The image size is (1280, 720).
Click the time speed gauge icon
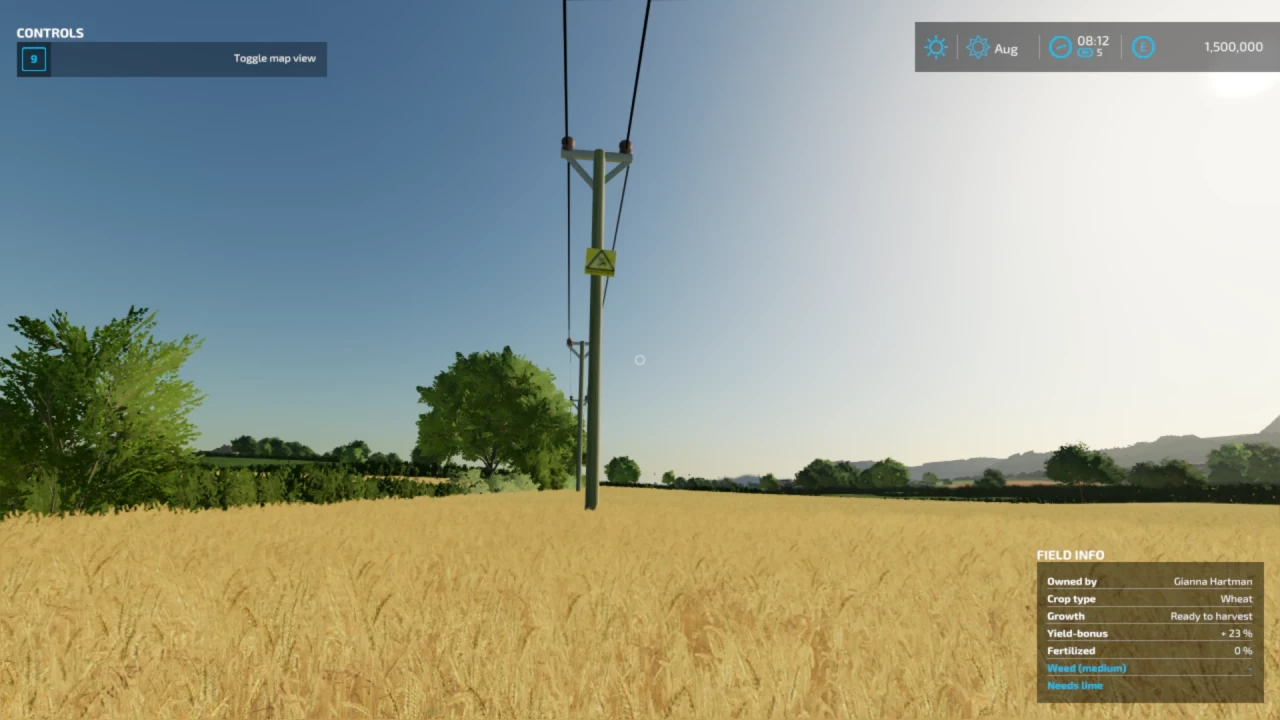[1060, 47]
